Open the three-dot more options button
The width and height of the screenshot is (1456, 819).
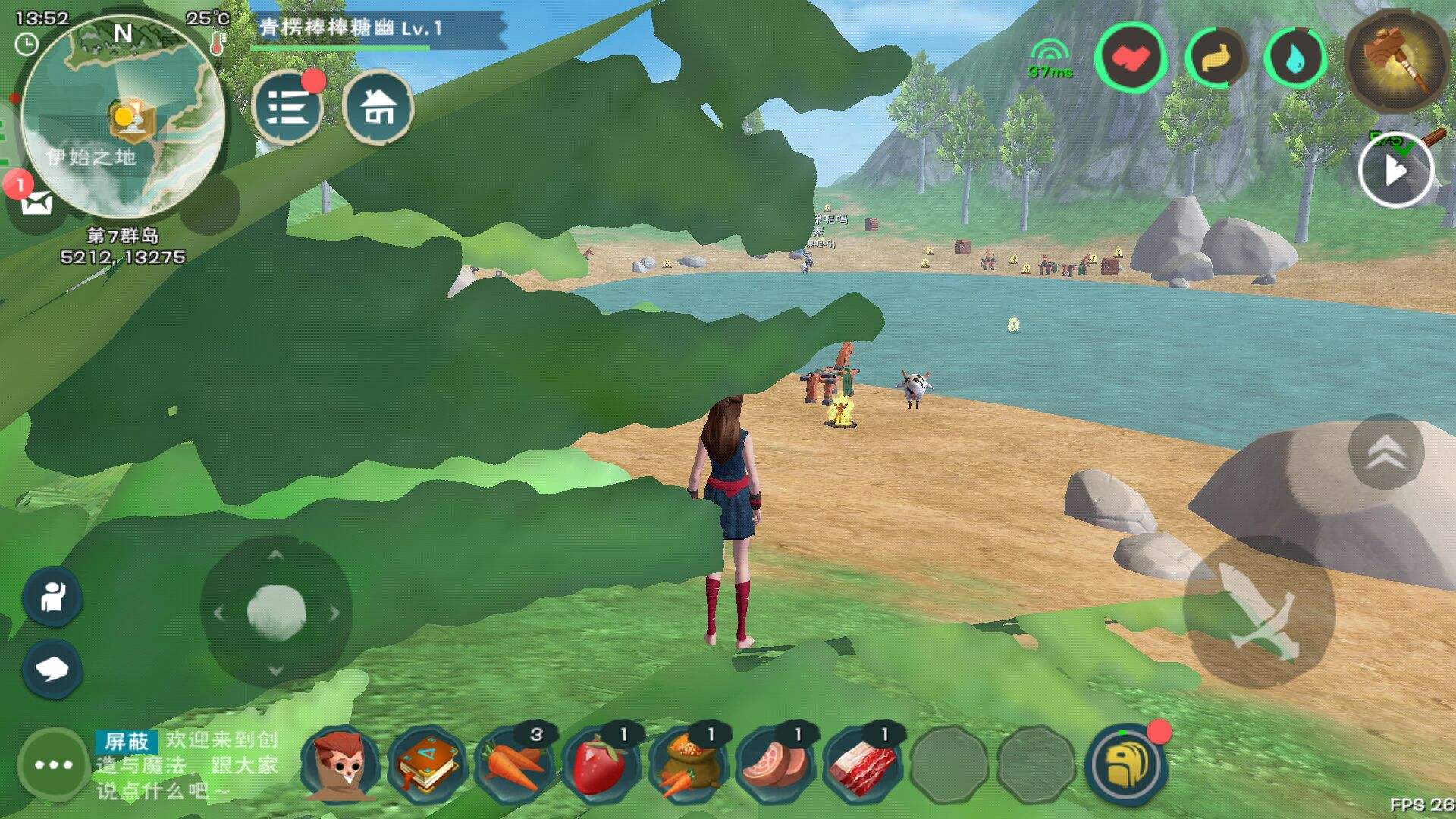coord(53,764)
